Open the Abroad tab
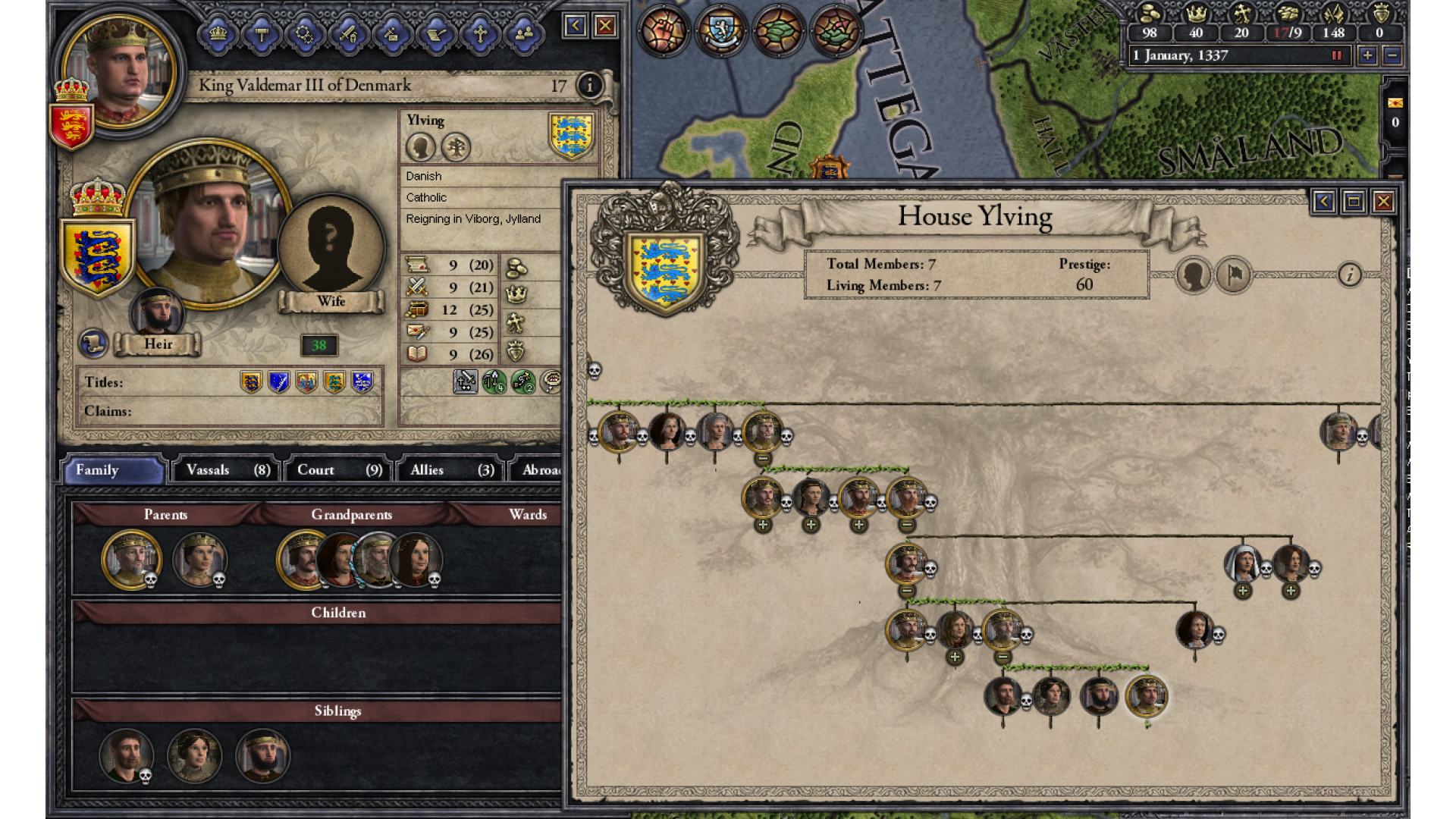 point(540,470)
